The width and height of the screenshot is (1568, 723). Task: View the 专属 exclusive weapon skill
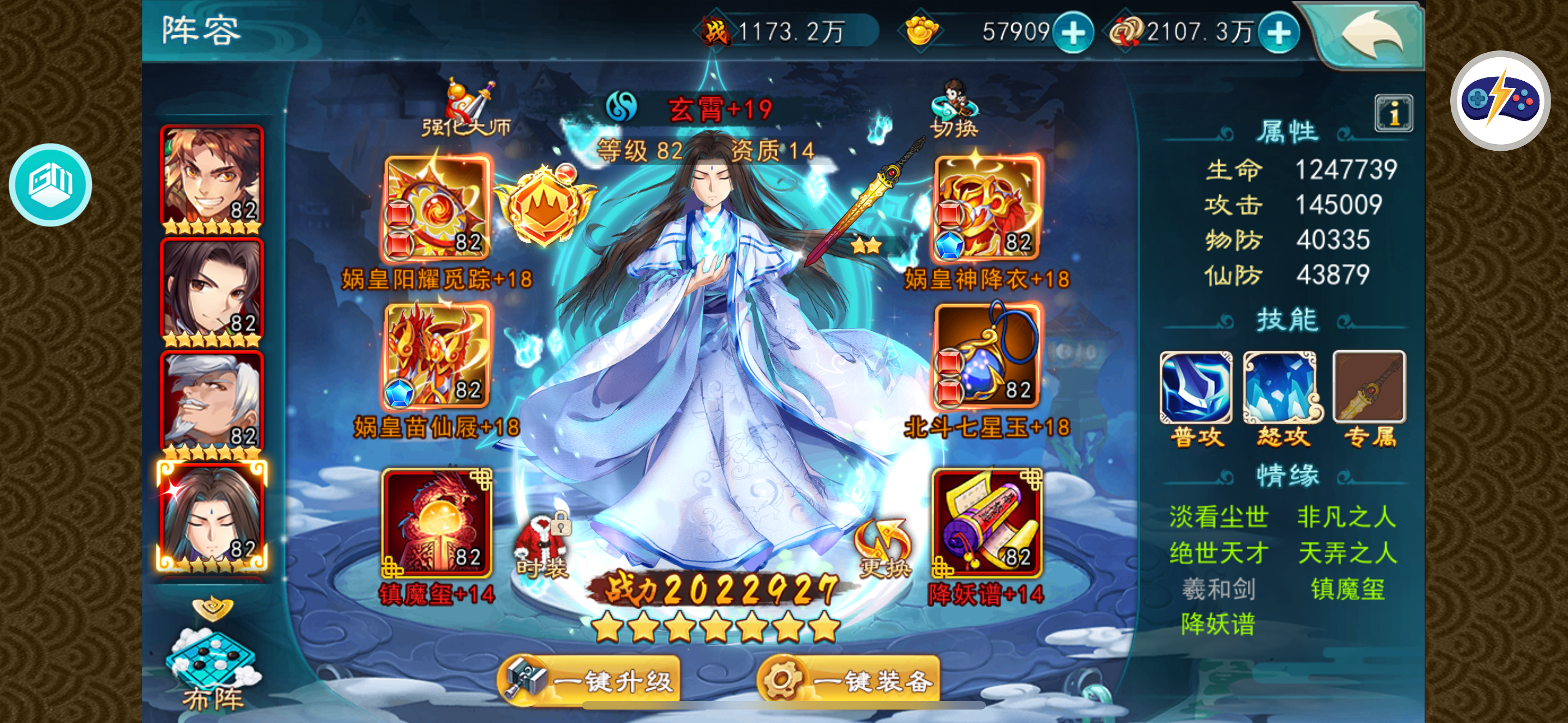1369,388
